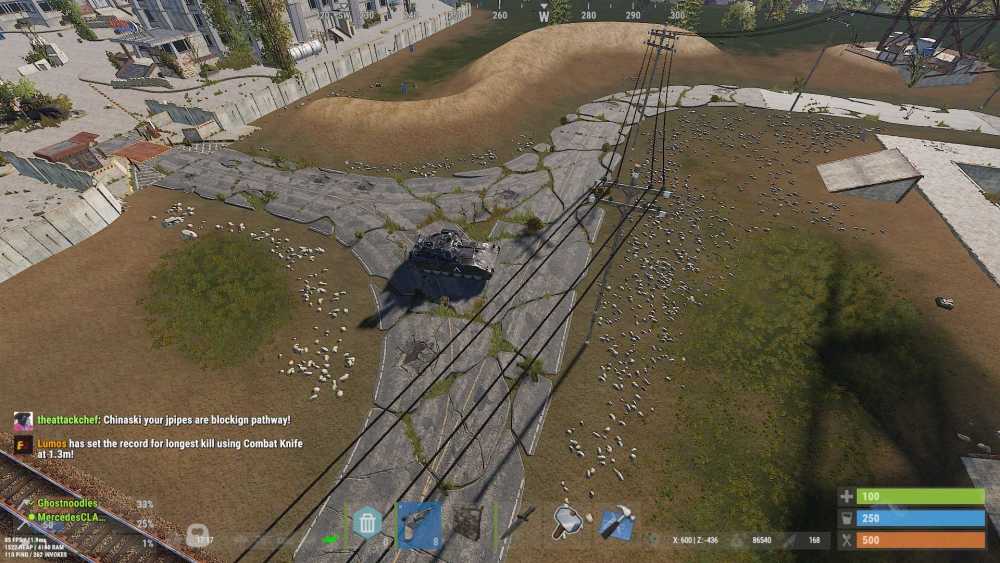Image resolution: width=1000 pixels, height=563 pixels.
Task: Click the green swap arrows icon
Action: [x=330, y=540]
